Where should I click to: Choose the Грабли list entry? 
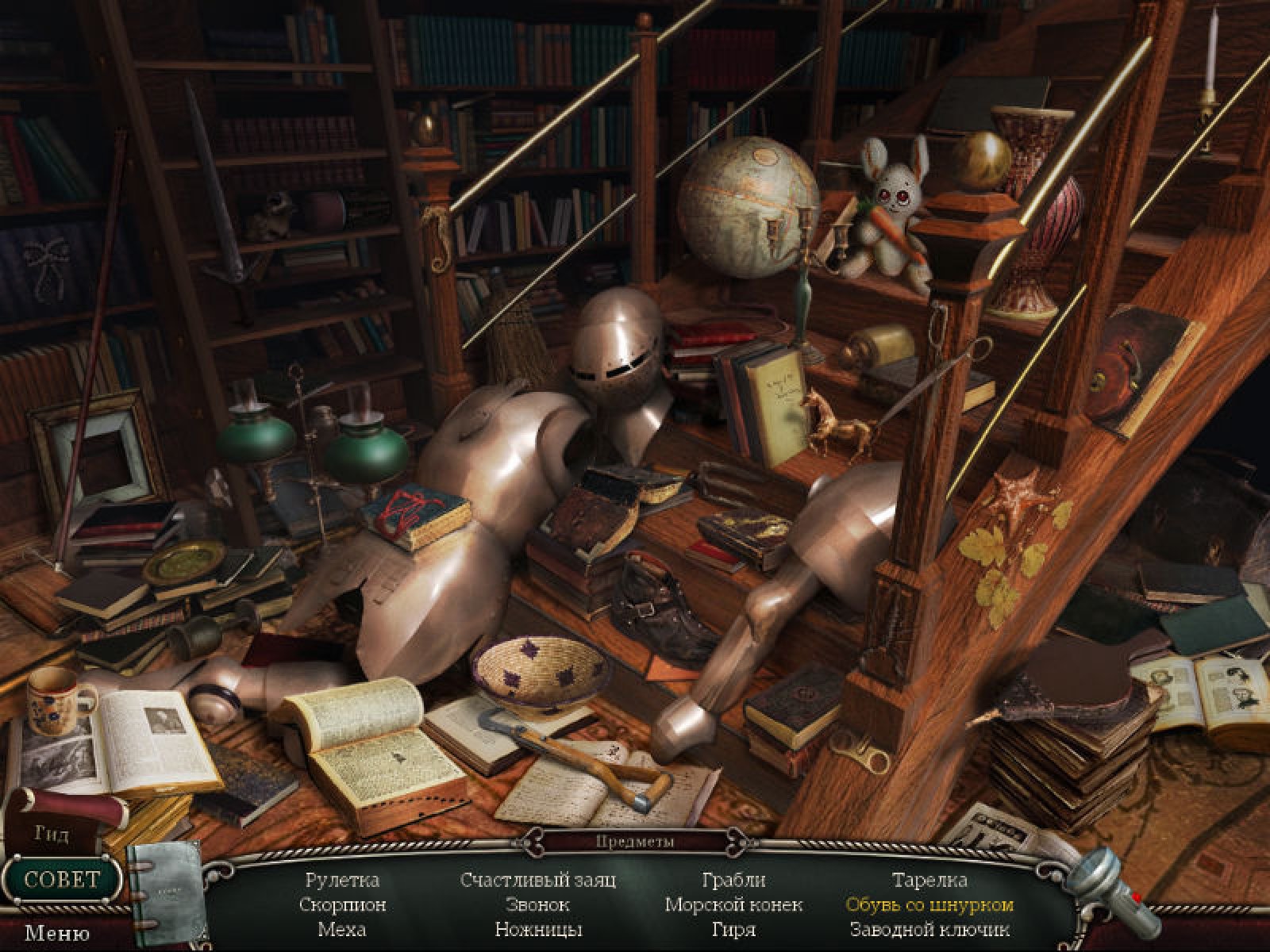(733, 880)
